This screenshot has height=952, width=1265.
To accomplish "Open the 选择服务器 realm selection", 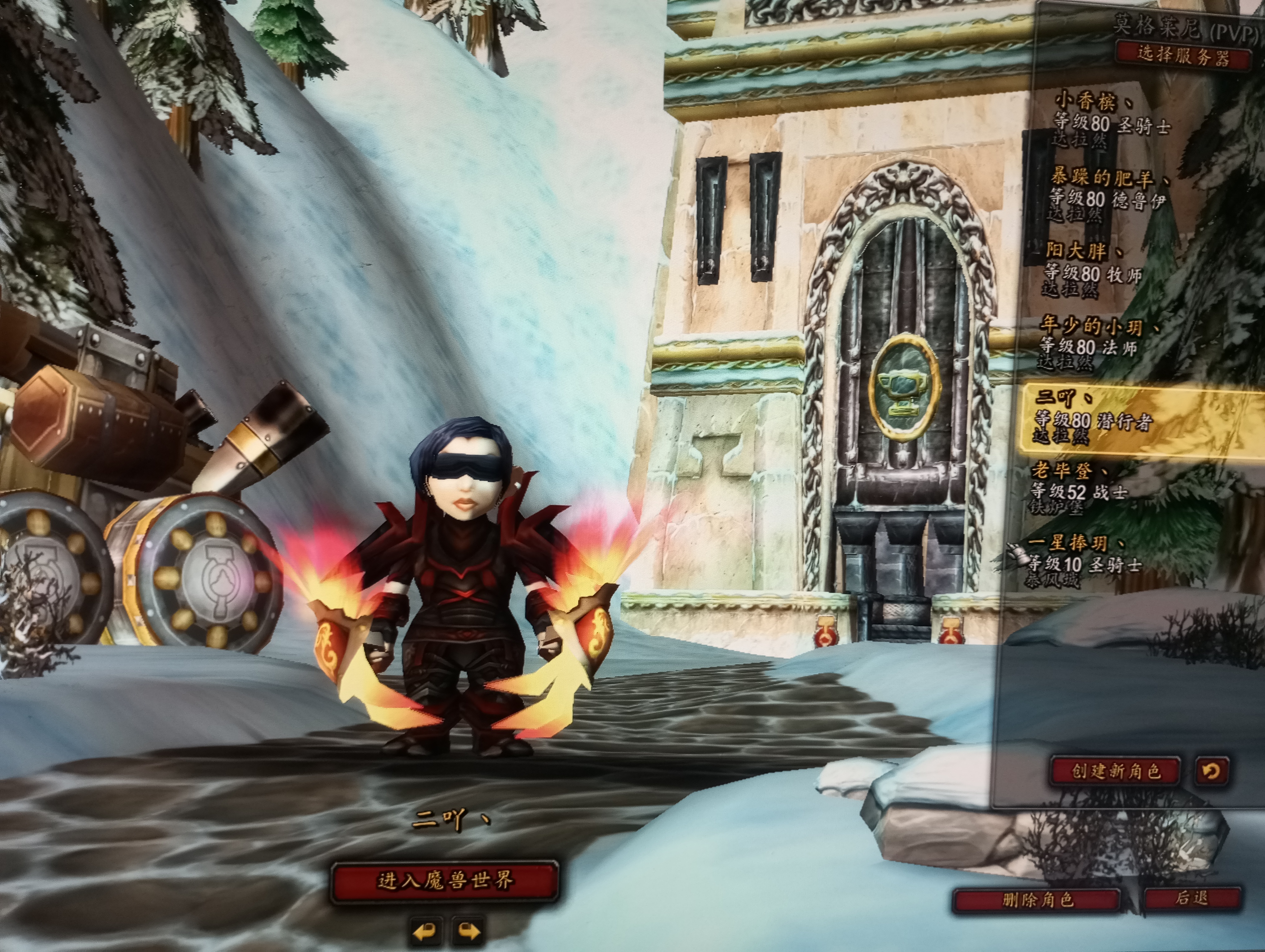I will [x=1182, y=56].
